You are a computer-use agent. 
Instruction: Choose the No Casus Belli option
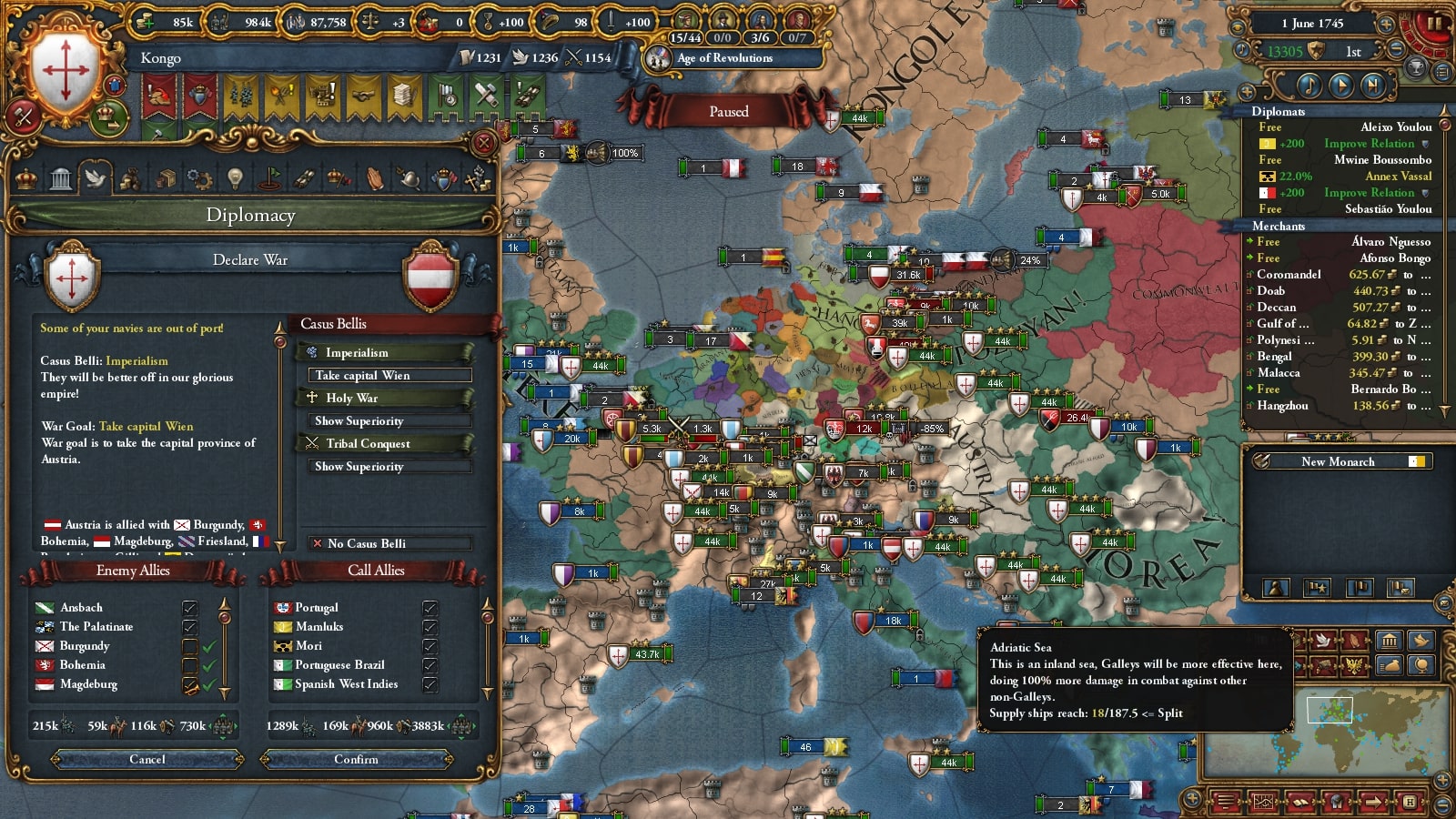(389, 543)
